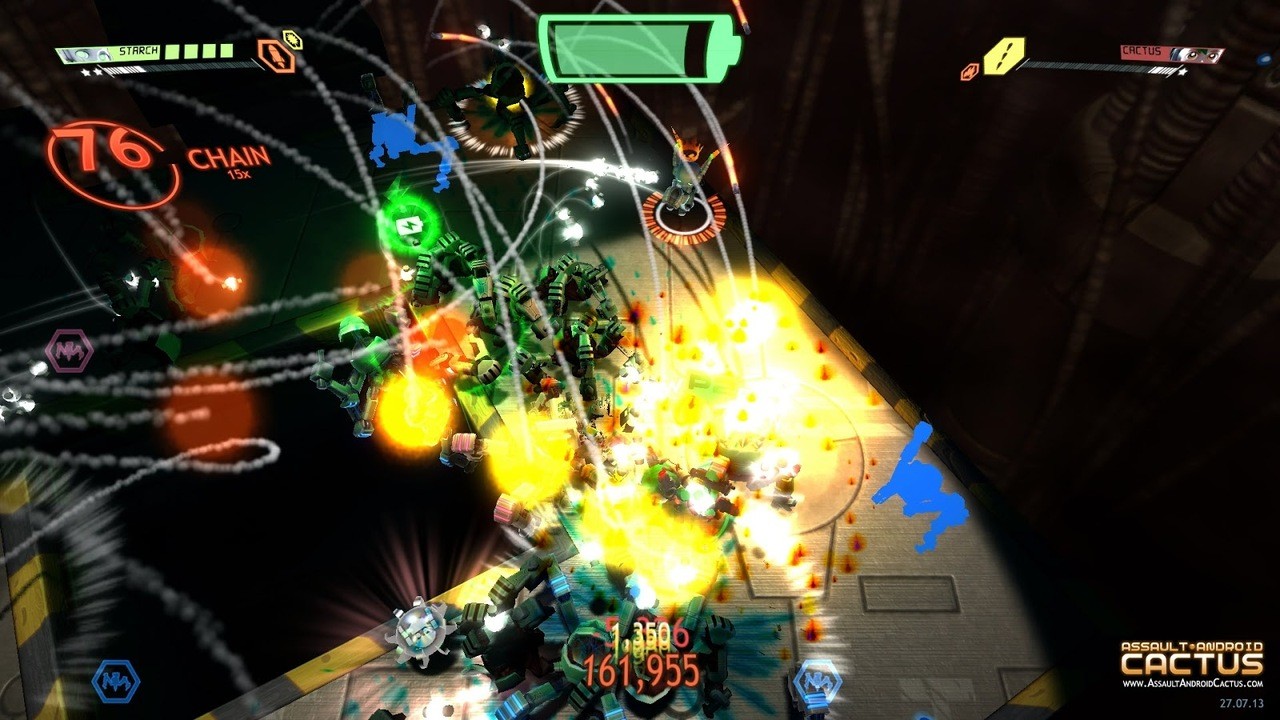The image size is (1280, 720).
Task: Click the small orange hexagon beside the pickup
Action: click(968, 69)
